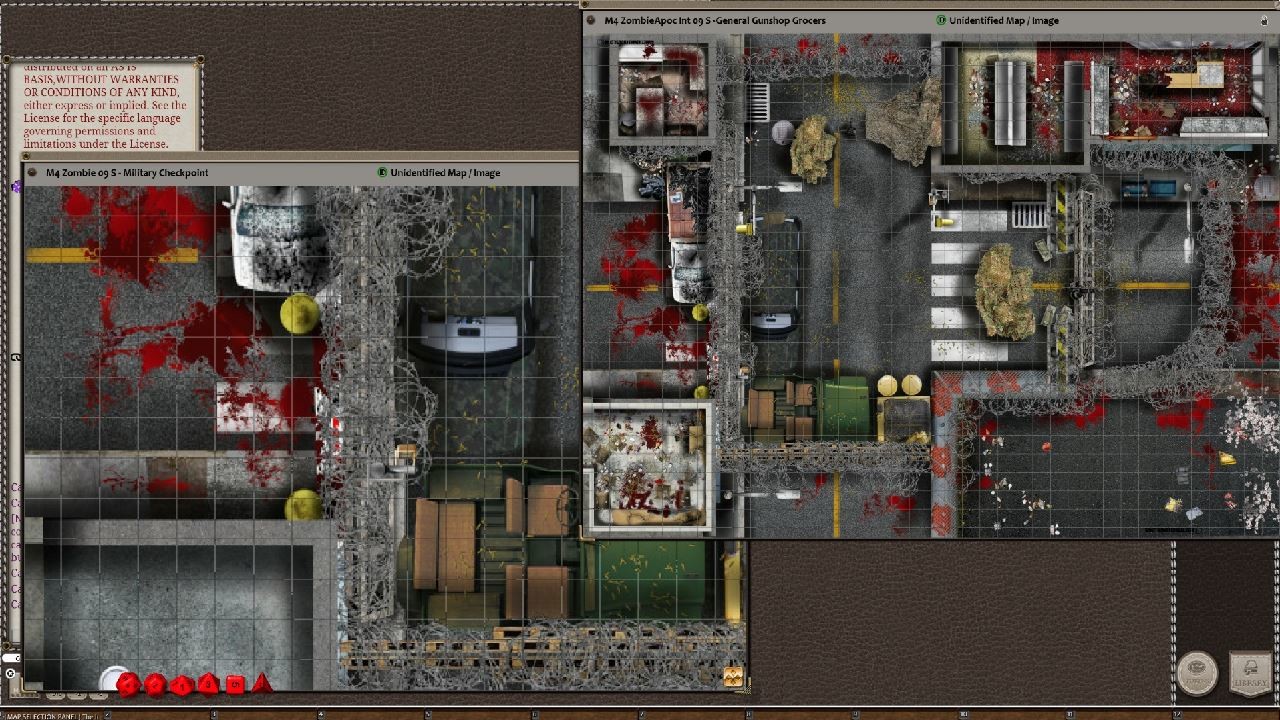
Task: Click the Gunshop Grocers map title bar
Action: tap(800, 20)
